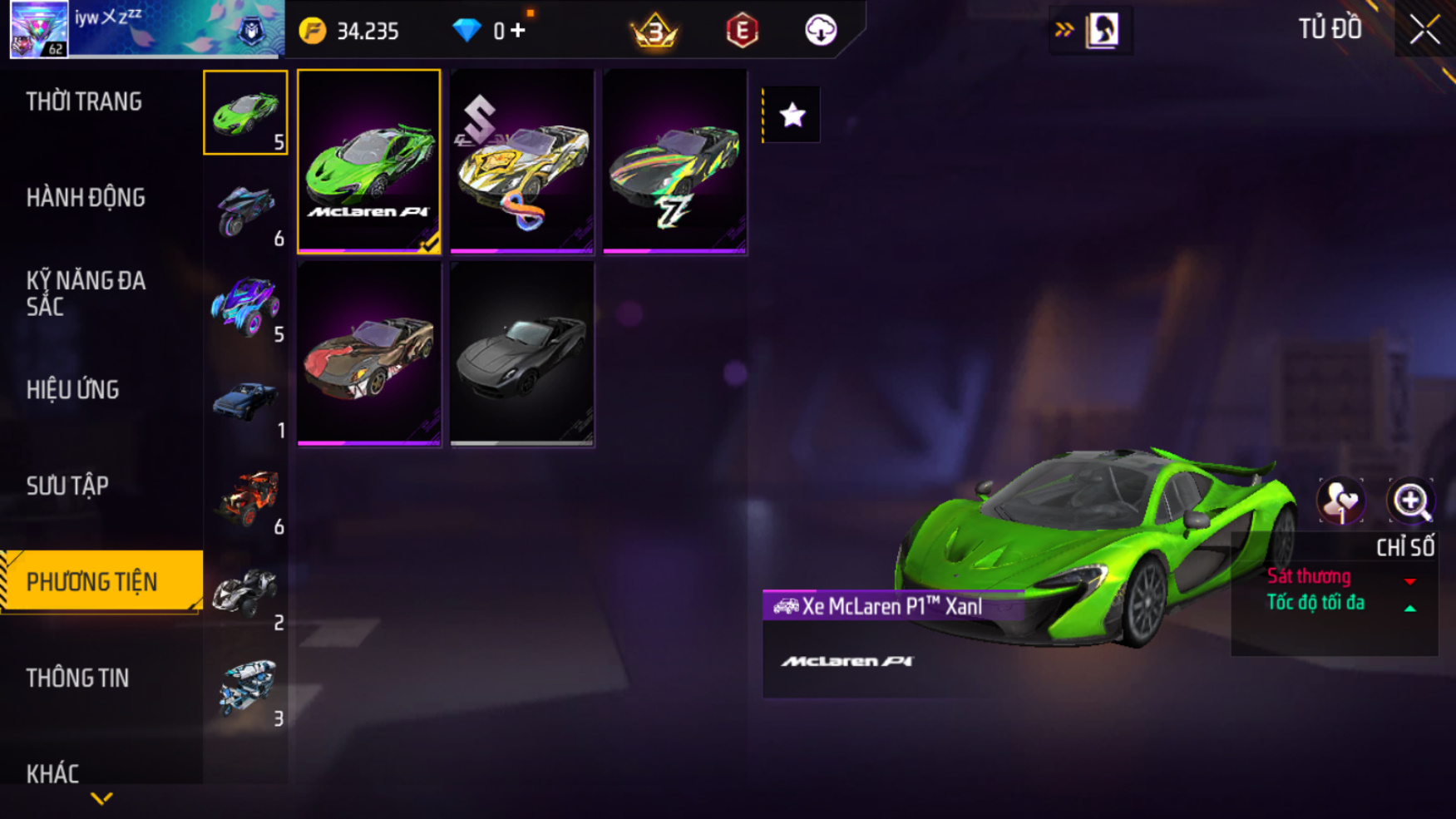Open the Hiệu Ứng category
Viewport: 1456px width, 819px height.
coord(73,390)
